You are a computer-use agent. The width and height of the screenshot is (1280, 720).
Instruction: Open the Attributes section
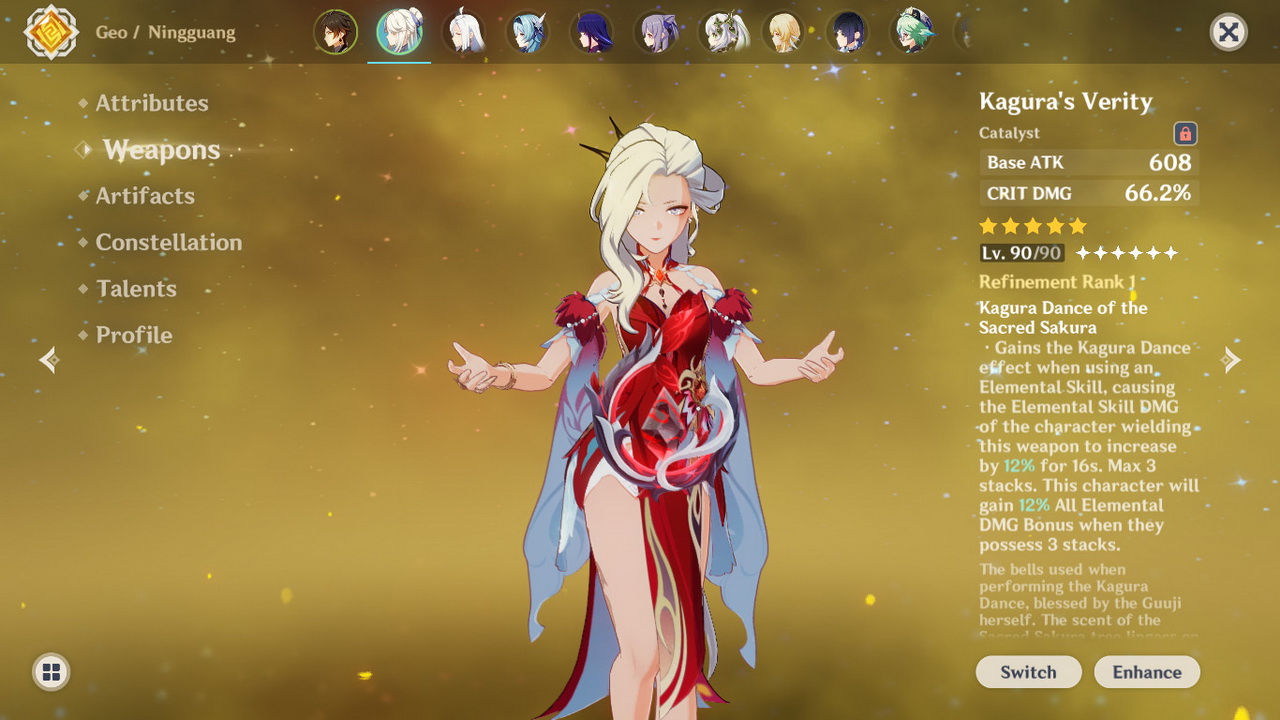[152, 103]
